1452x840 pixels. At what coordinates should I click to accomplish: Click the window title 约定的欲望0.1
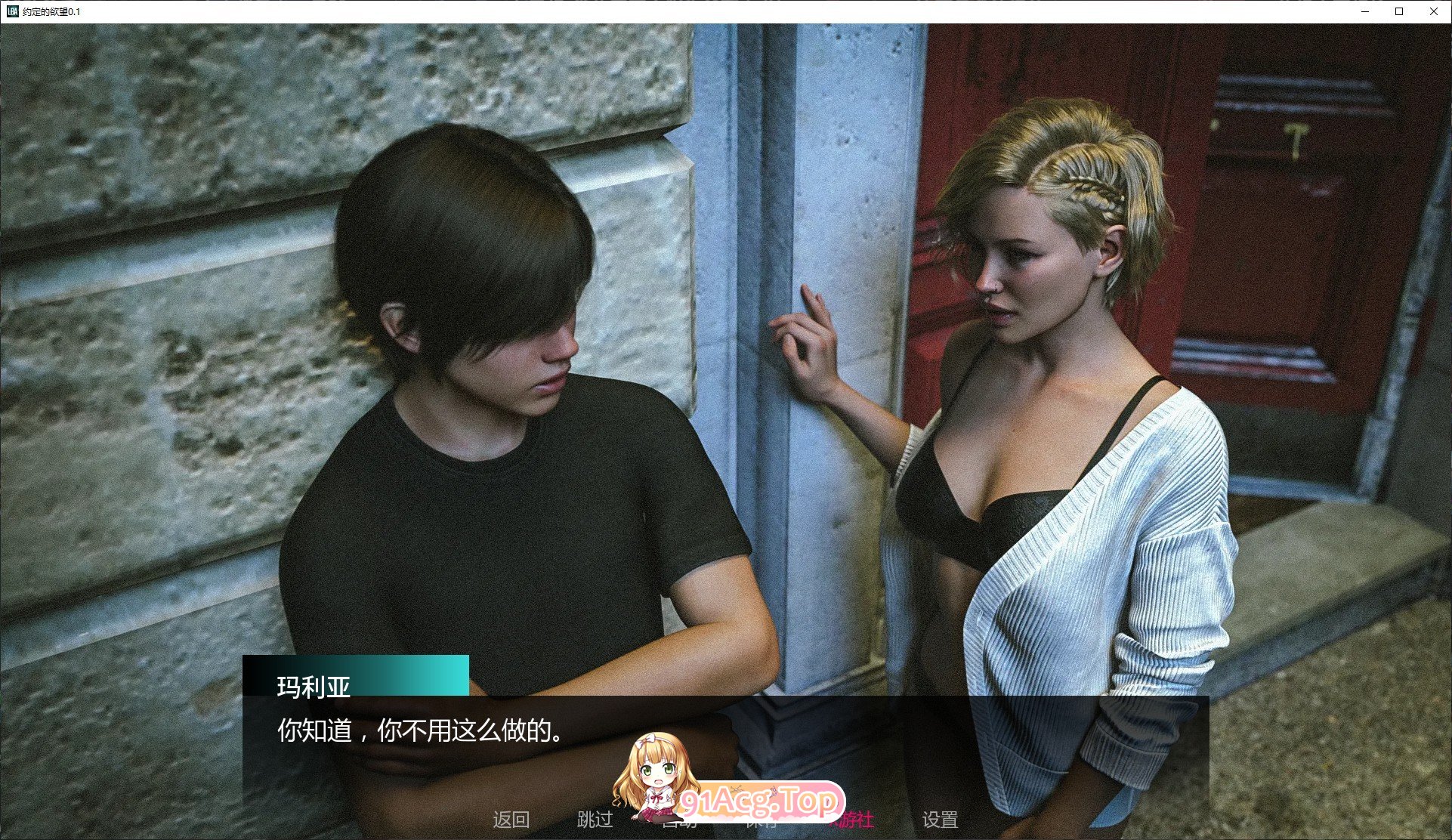coord(51,11)
